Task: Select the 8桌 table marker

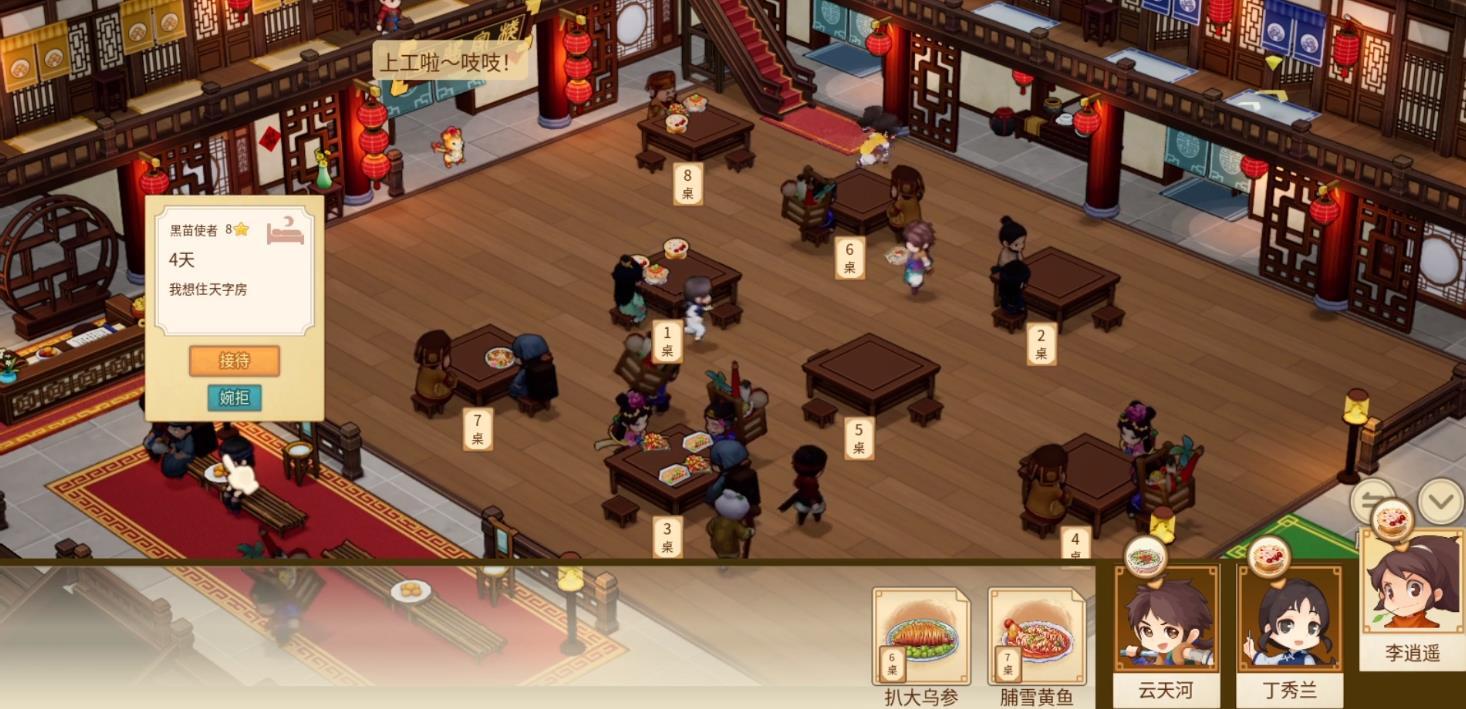Action: point(687,184)
